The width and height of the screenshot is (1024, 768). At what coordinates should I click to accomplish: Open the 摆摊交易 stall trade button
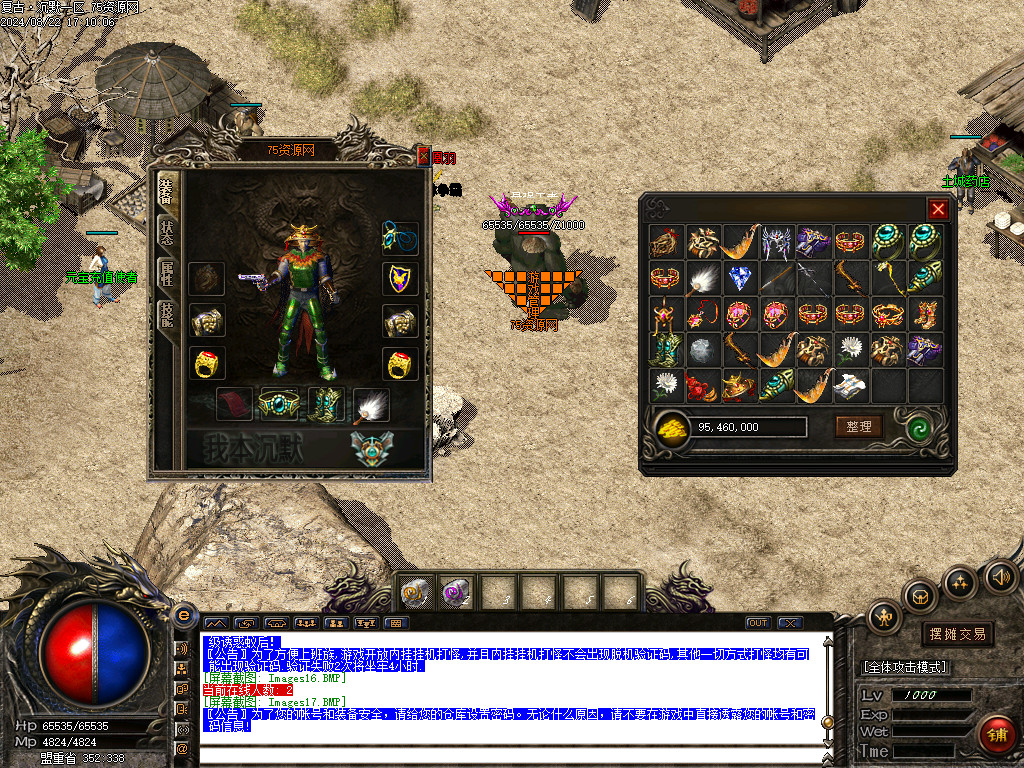pyautogui.click(x=957, y=634)
